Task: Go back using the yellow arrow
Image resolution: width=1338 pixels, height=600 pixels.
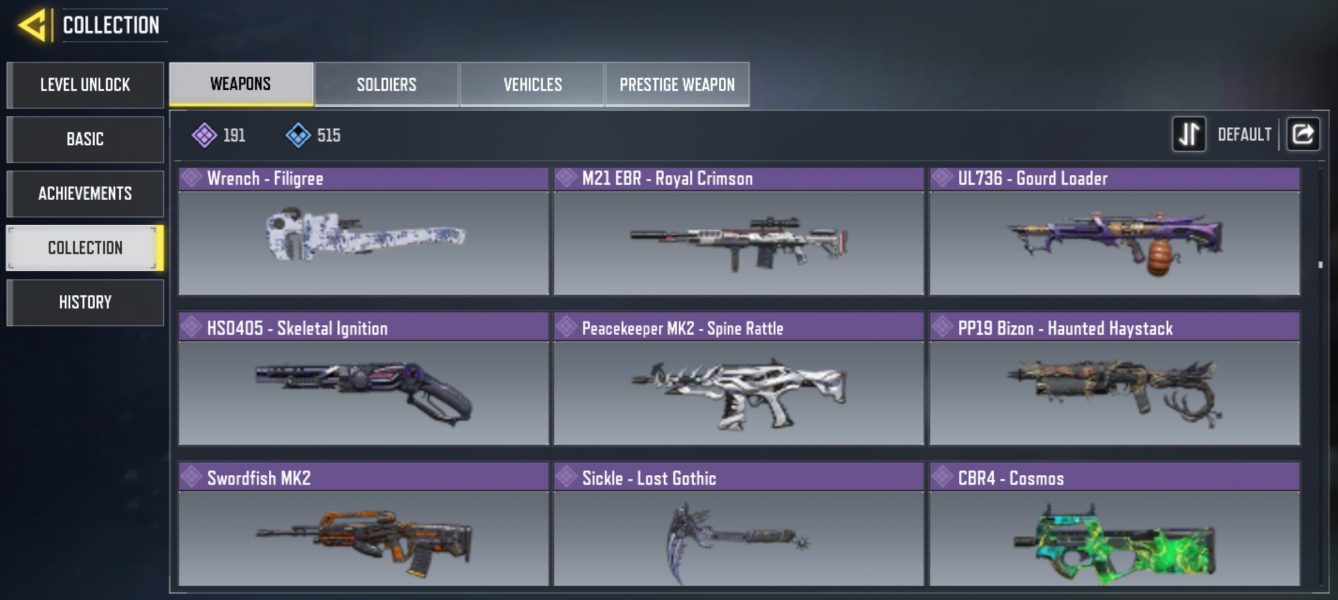Action: [x=33, y=25]
